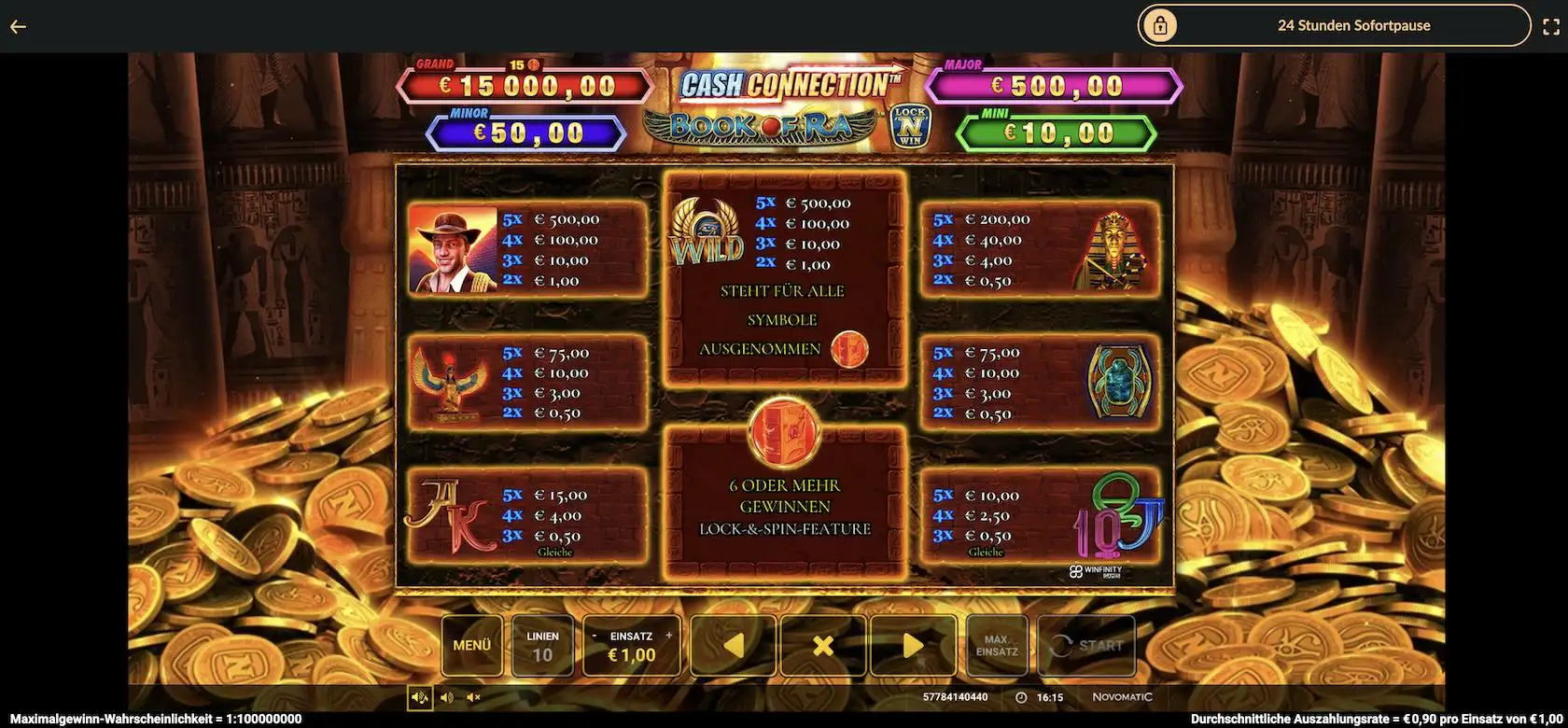Mute the game sound
Screen dimensions: 1568x728
(473, 697)
